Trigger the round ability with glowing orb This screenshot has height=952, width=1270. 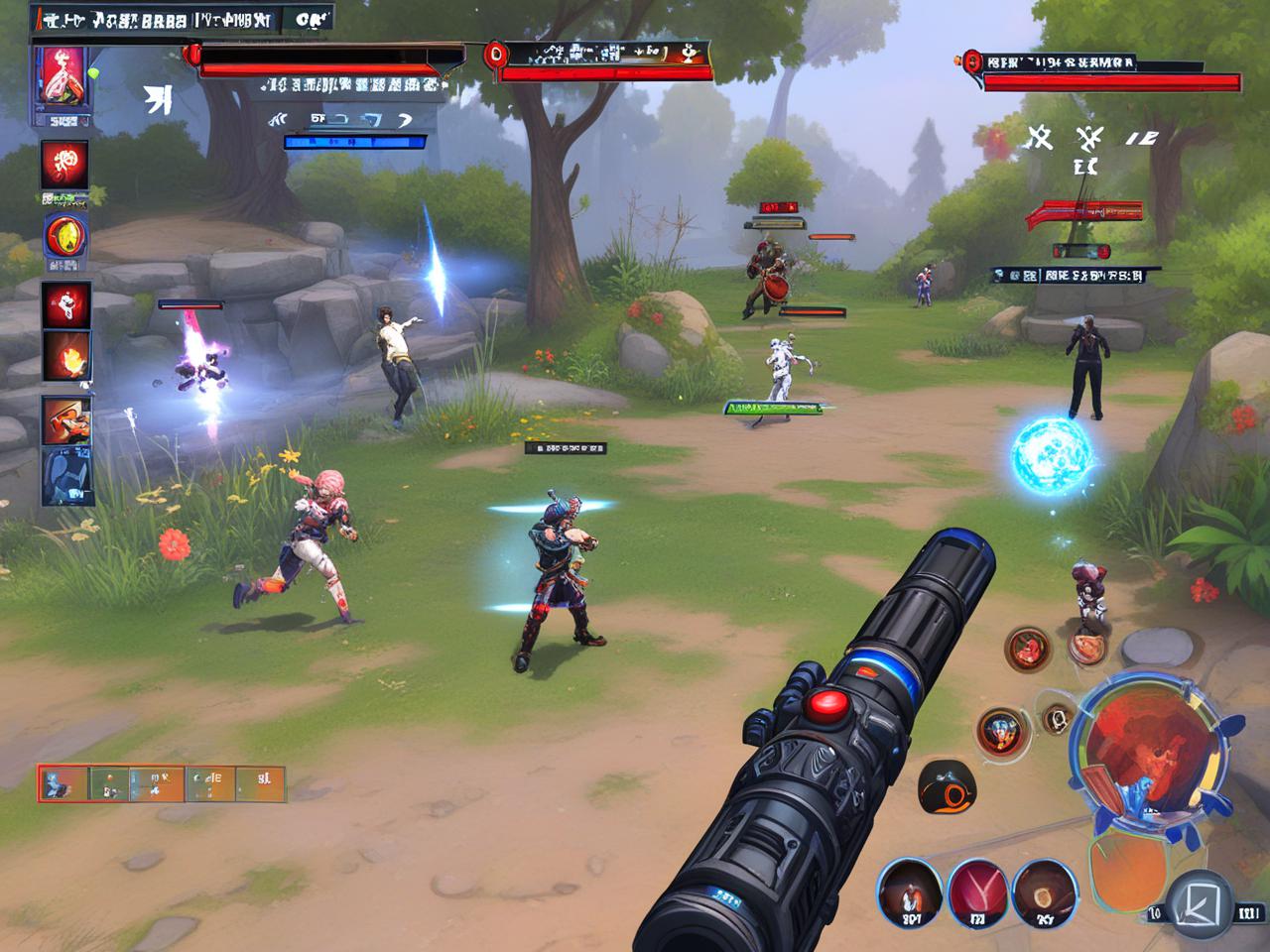click(x=1045, y=891)
